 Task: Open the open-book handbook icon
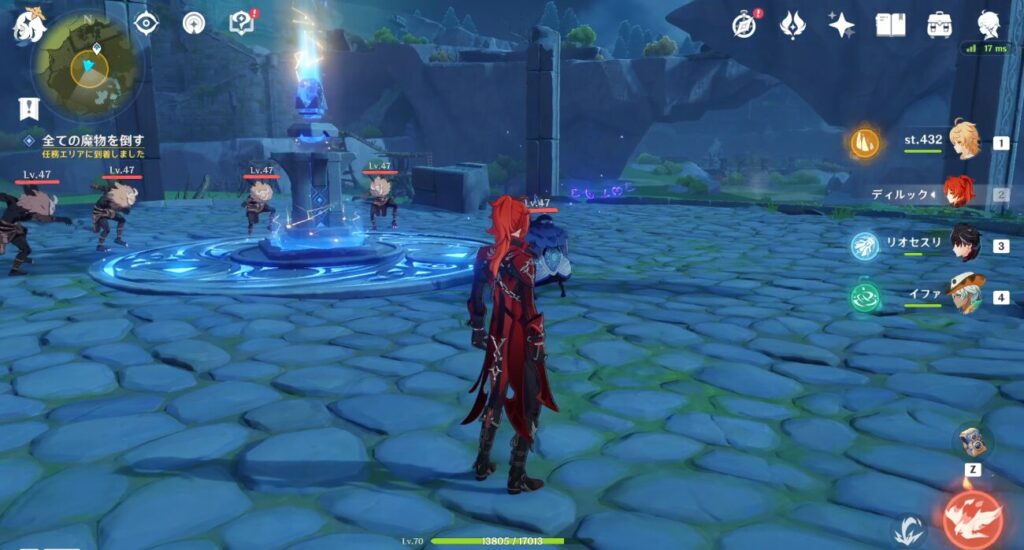point(890,24)
